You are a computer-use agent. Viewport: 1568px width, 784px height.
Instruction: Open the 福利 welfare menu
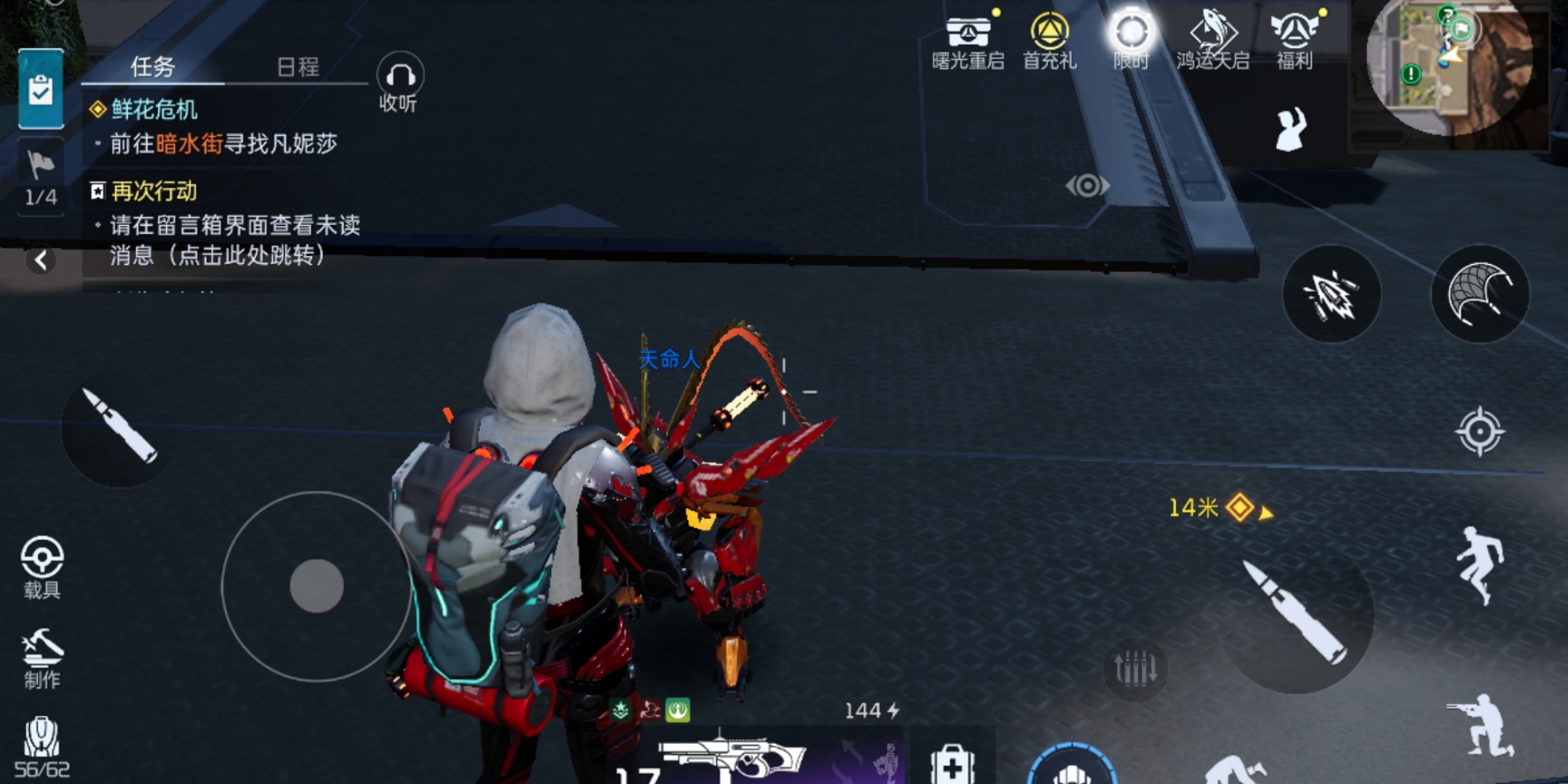pyautogui.click(x=1294, y=42)
